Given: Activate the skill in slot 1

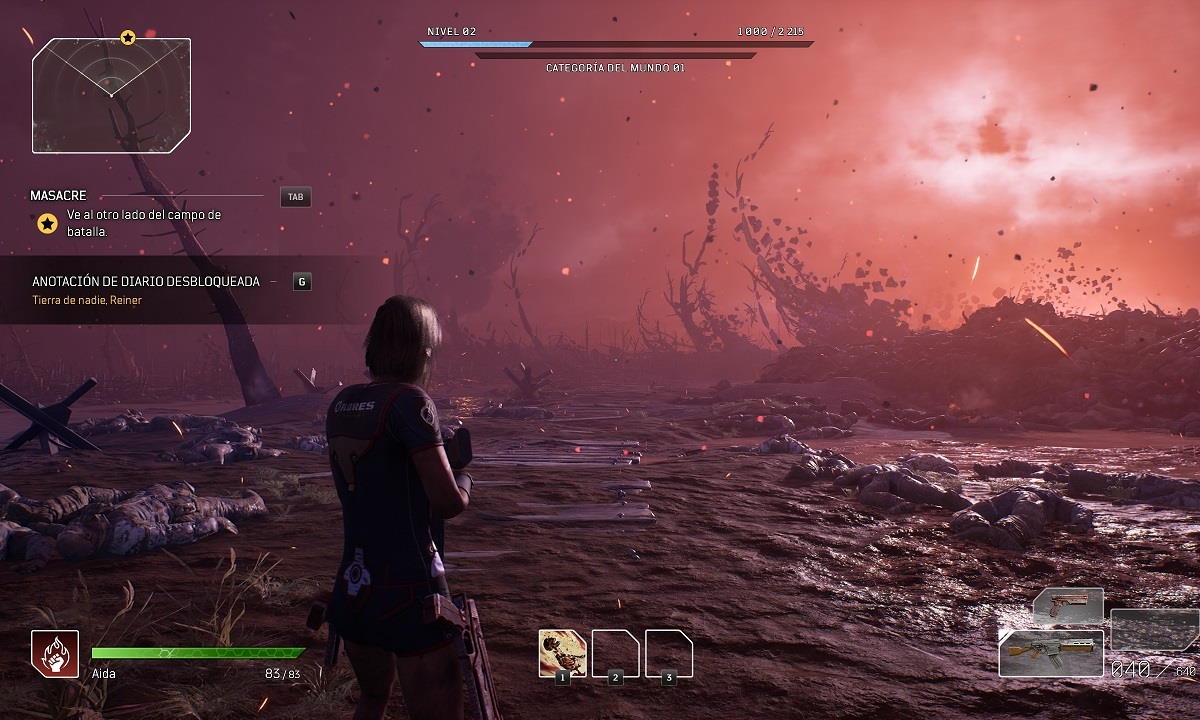Looking at the screenshot, I should coord(562,653).
